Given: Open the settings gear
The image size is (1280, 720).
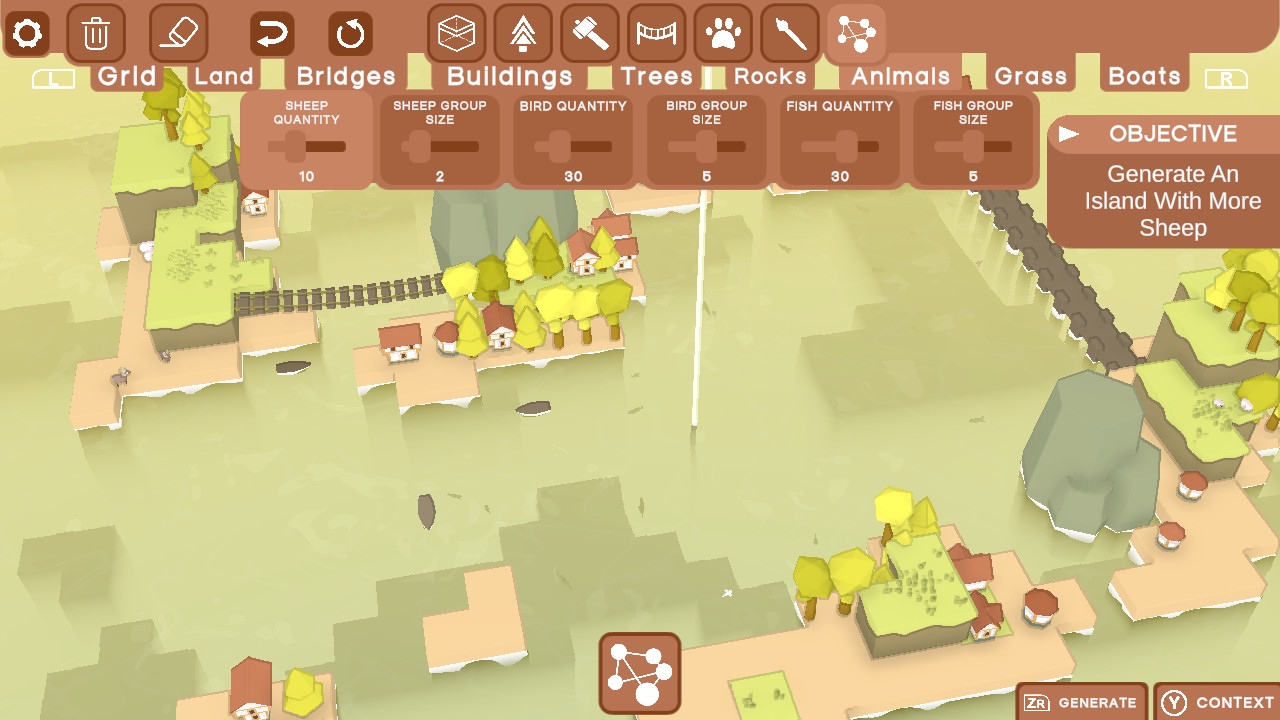Looking at the screenshot, I should 27,32.
